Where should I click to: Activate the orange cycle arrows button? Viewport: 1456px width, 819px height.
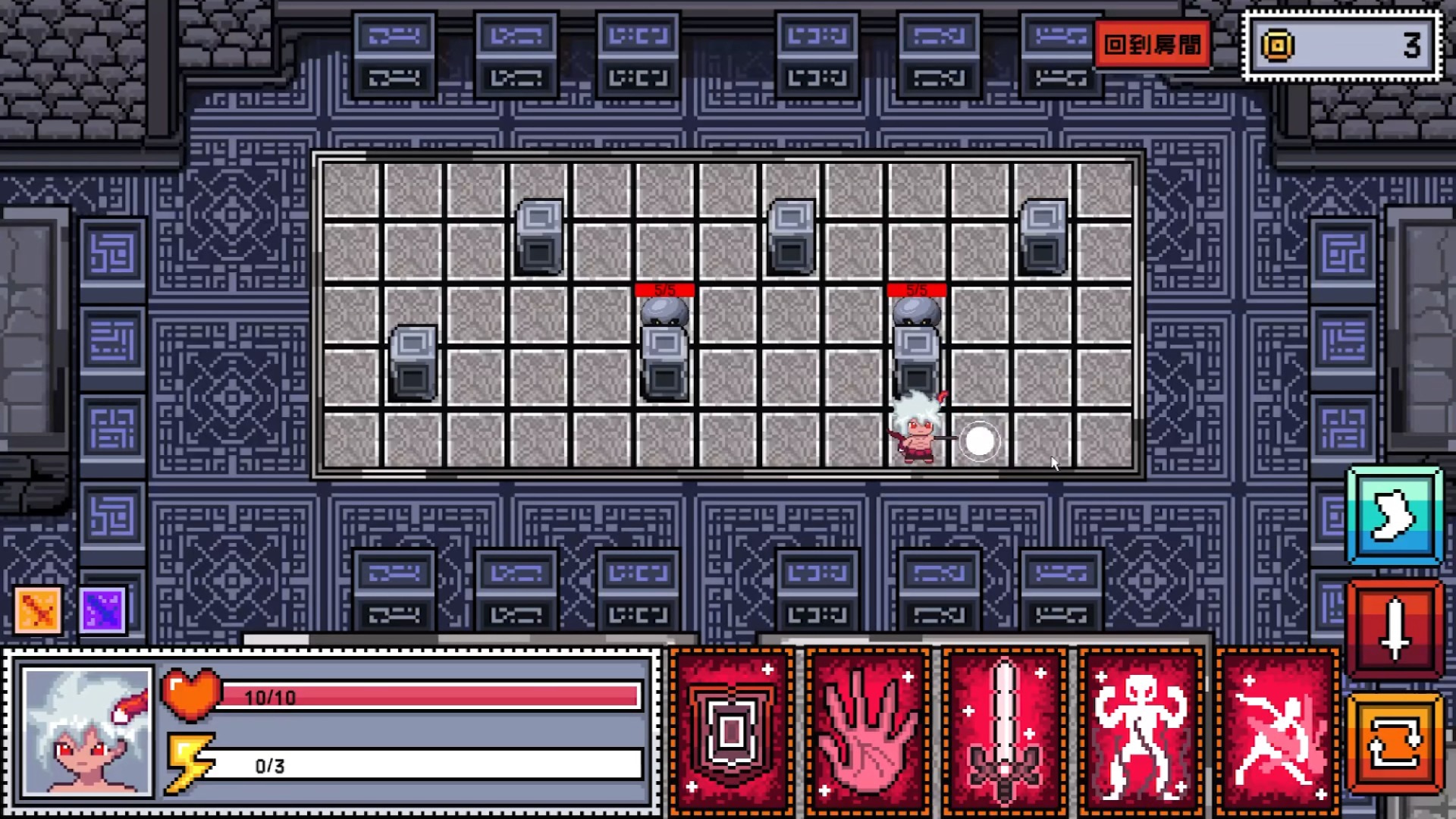pos(1394,744)
